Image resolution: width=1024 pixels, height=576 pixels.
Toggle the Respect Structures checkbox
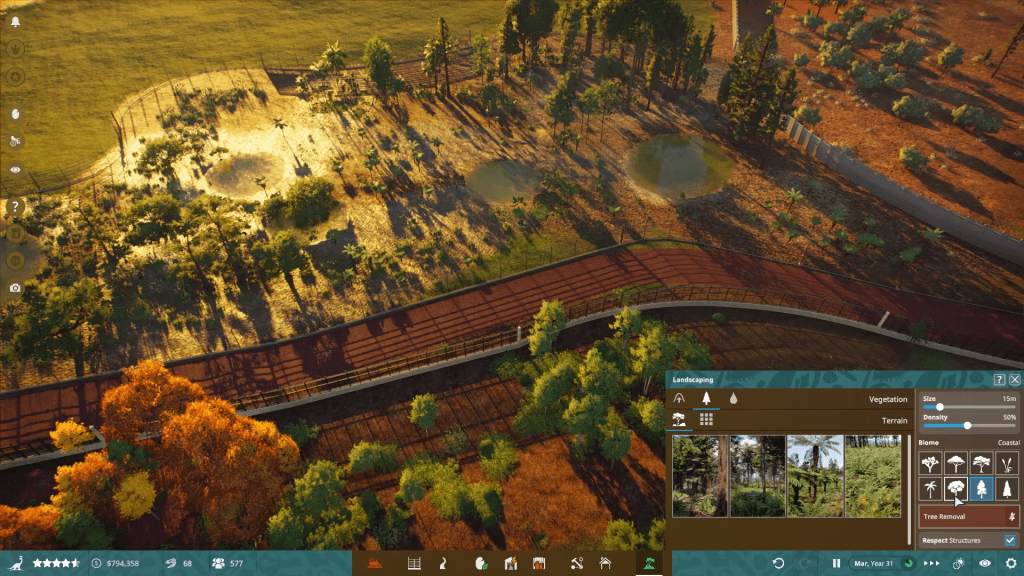[x=1009, y=540]
